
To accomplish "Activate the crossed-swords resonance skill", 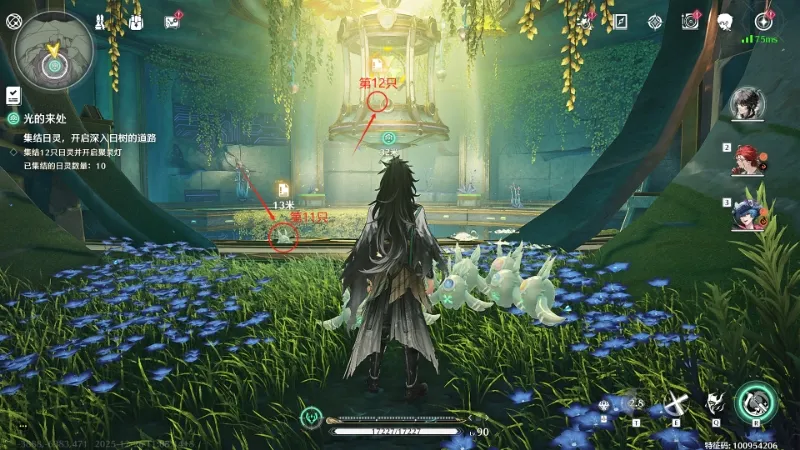I will [677, 404].
